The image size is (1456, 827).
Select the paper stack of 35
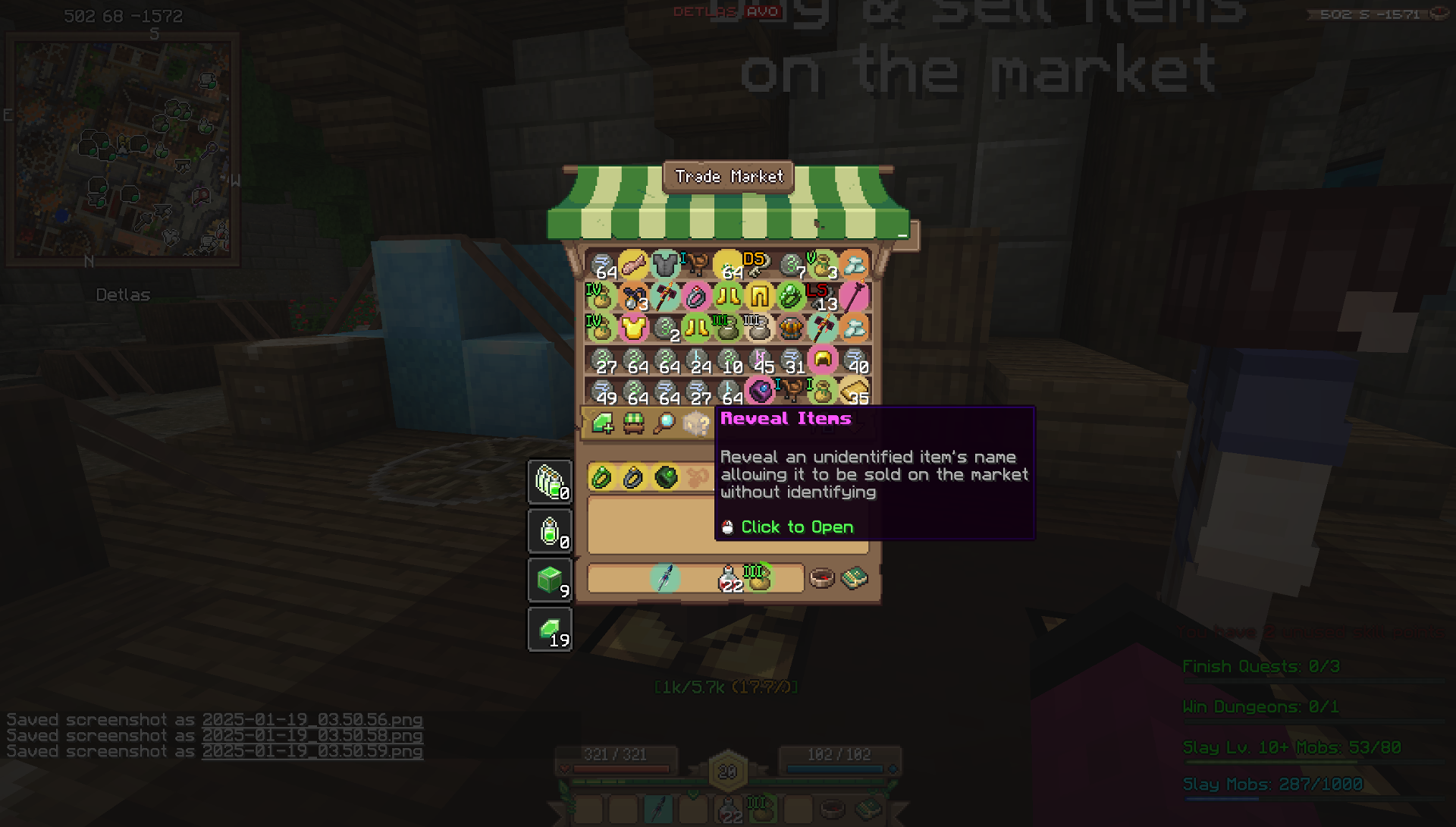(x=855, y=391)
